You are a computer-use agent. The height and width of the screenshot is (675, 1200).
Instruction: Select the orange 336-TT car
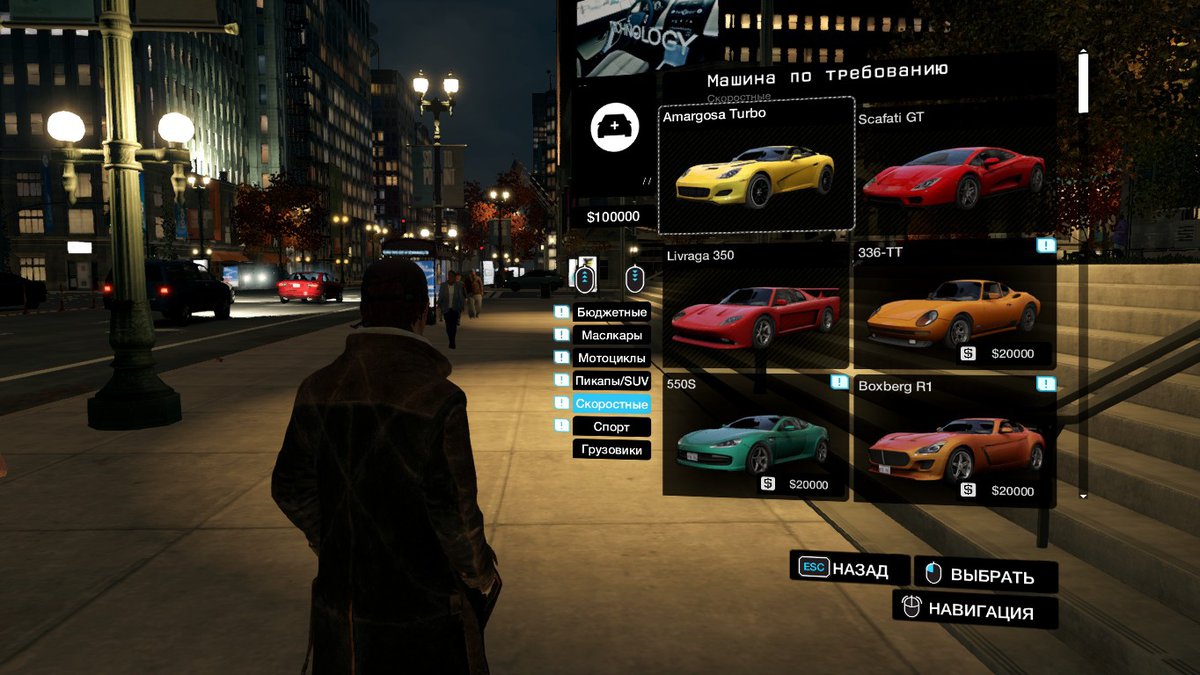952,306
